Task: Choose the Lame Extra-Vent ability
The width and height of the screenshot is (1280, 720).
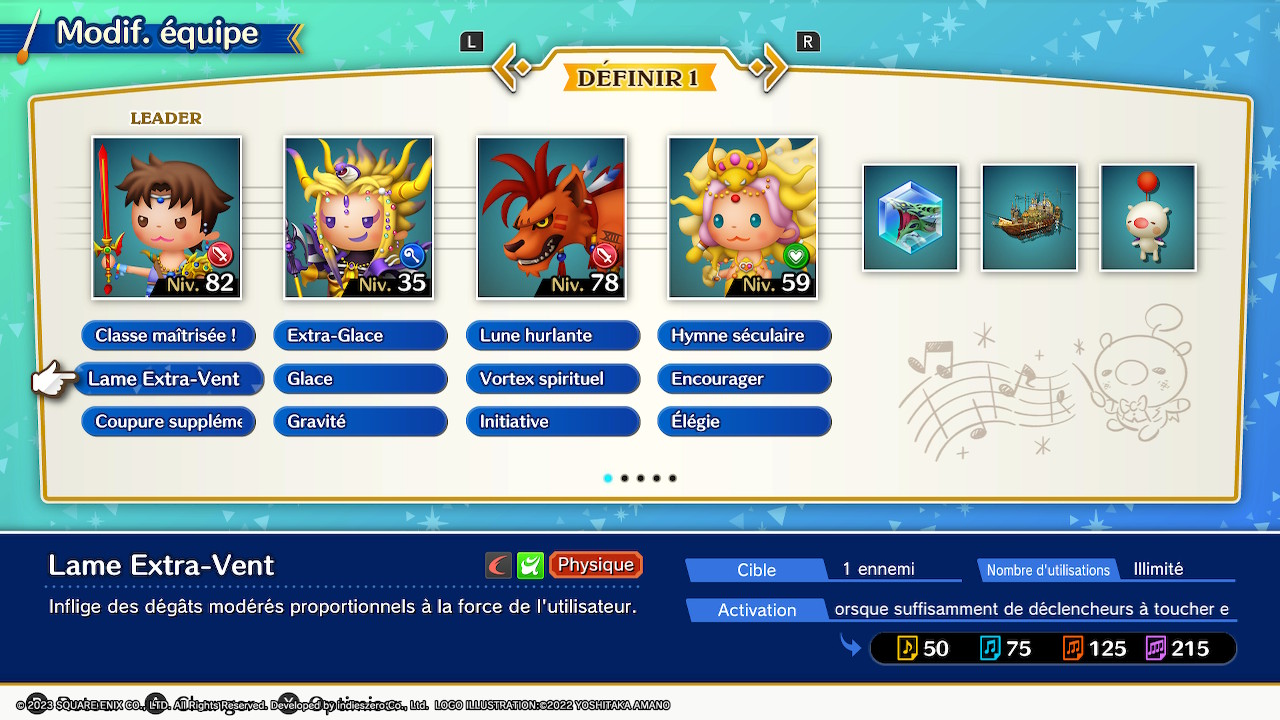Action: click(x=168, y=379)
